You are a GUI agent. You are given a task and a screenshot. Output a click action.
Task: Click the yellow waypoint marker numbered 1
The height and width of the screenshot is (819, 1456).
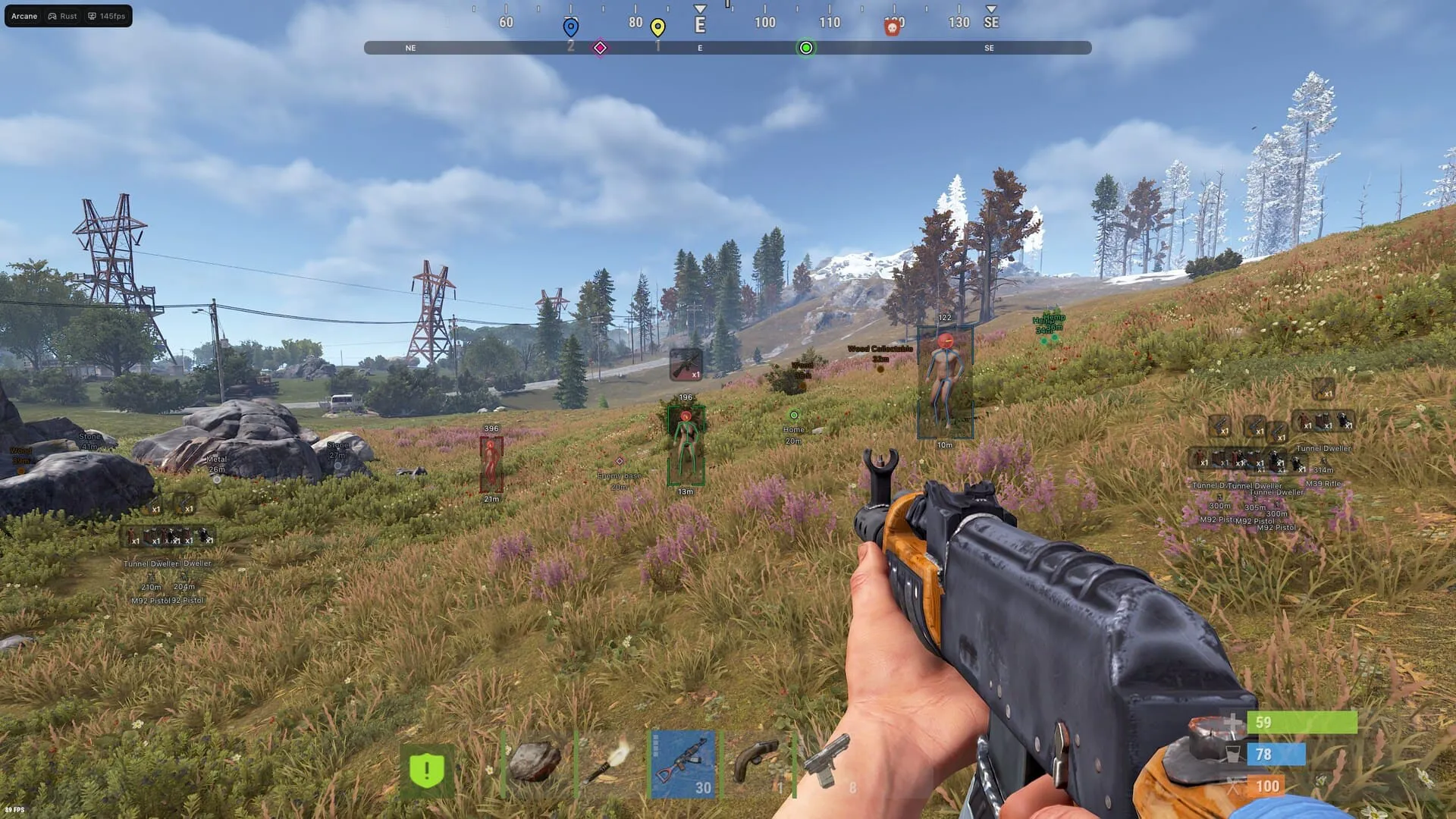click(x=657, y=25)
